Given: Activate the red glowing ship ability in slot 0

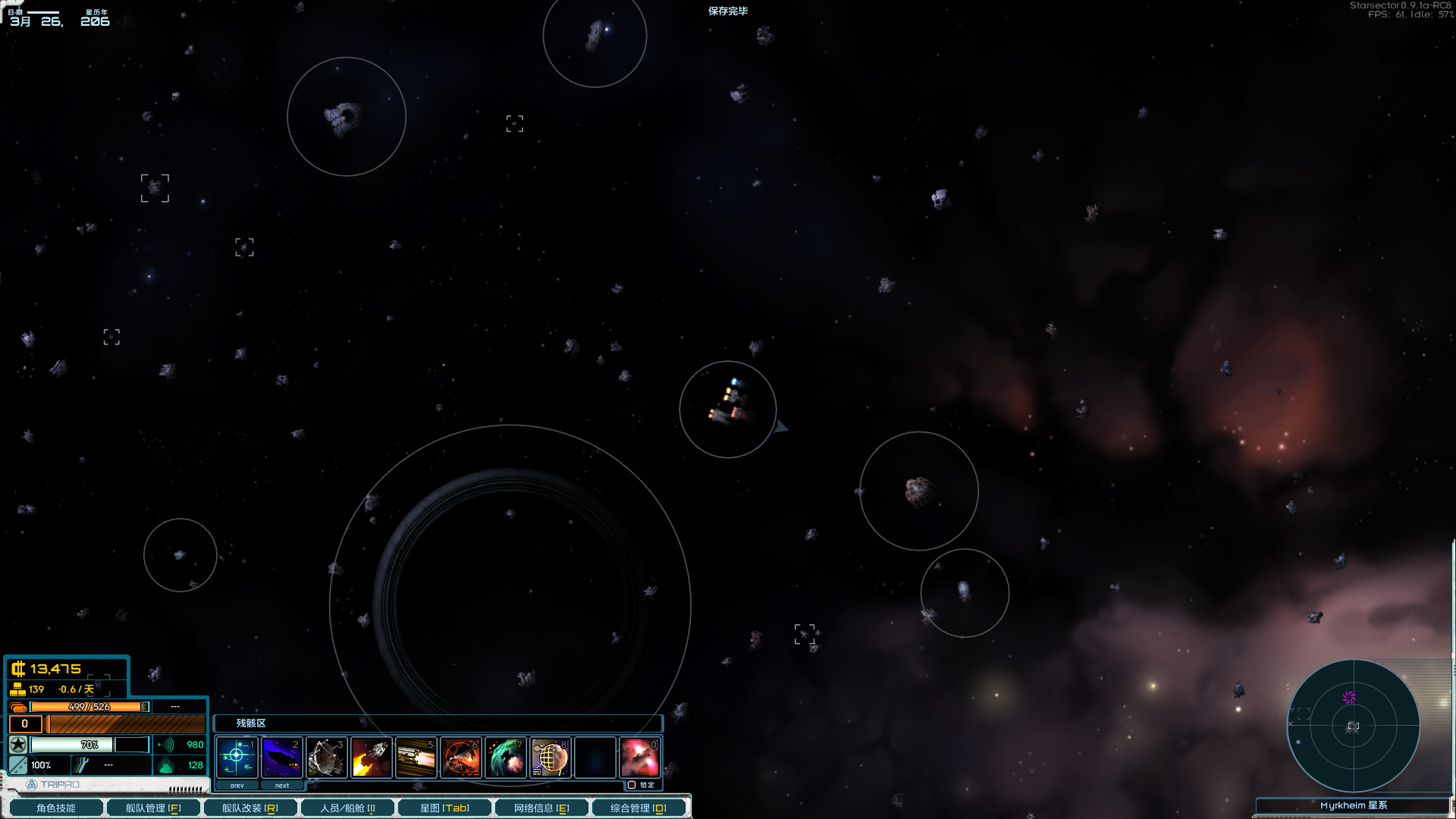Looking at the screenshot, I should [x=639, y=757].
